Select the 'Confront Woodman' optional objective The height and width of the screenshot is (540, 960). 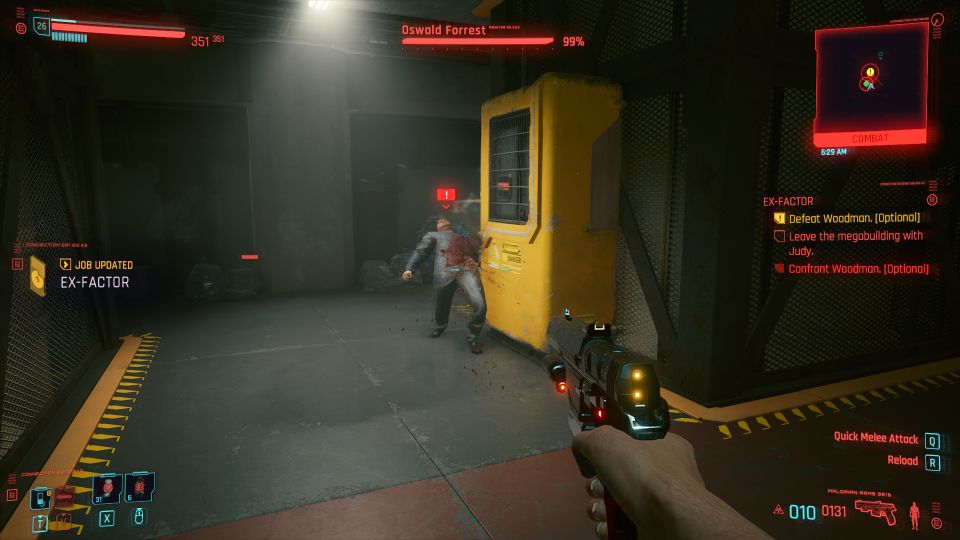(858, 268)
